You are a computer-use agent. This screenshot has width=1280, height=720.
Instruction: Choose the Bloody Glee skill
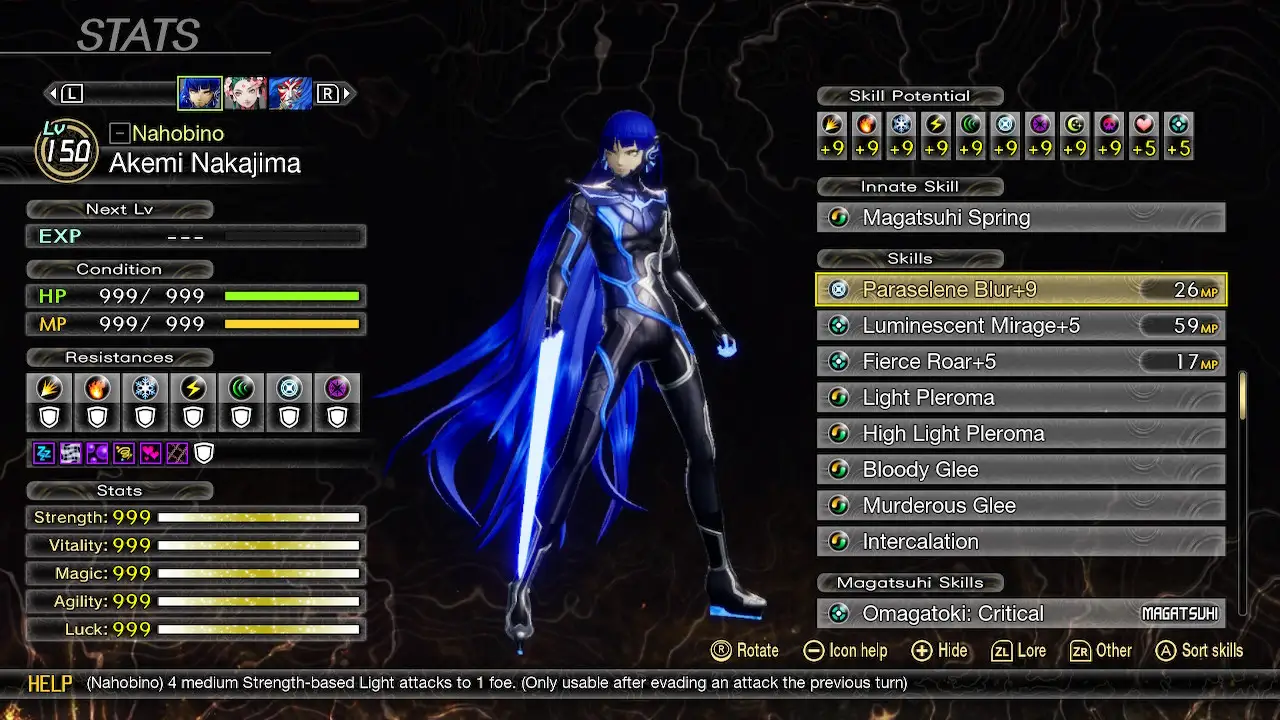[1020, 470]
